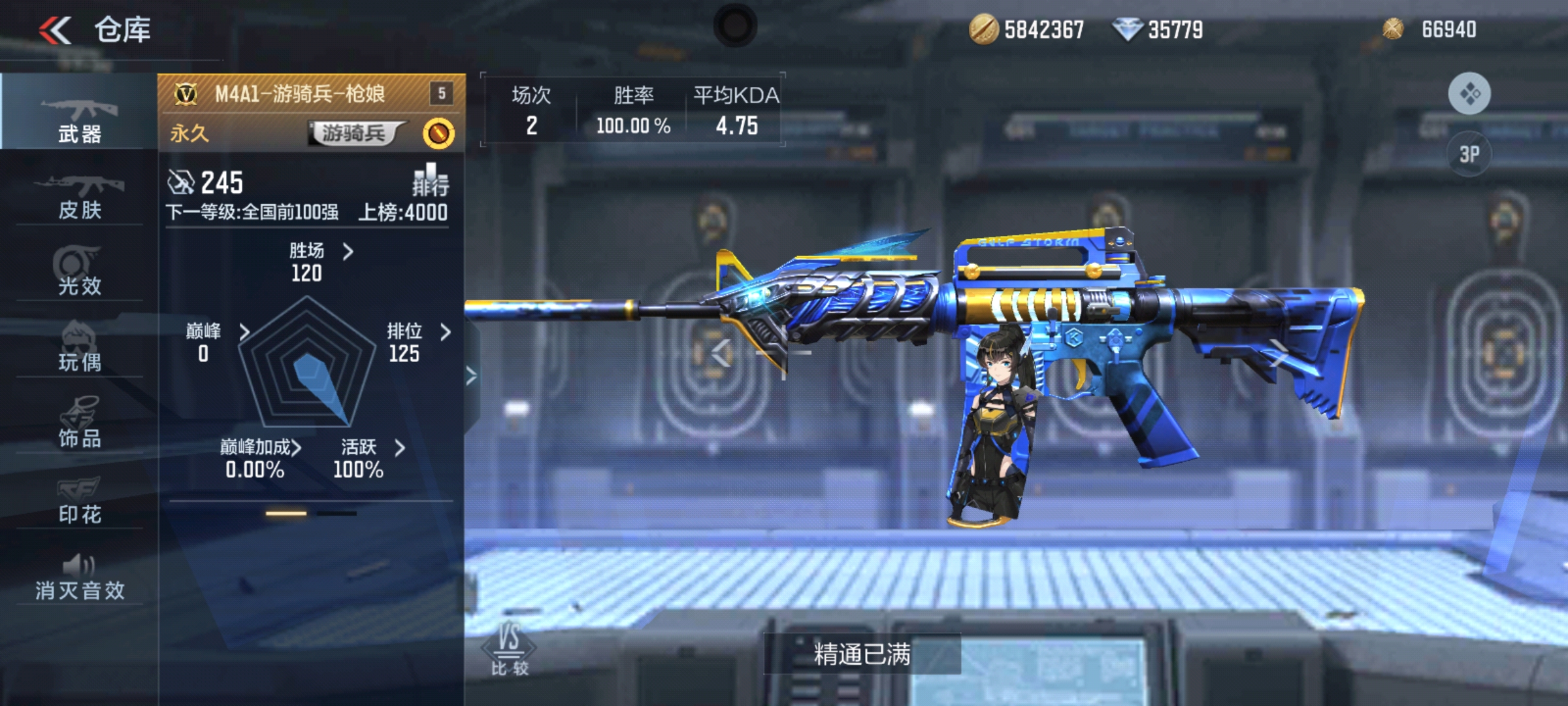1568x706 pixels.
Task: Click the four-diamond round view button
Action: (x=1469, y=93)
